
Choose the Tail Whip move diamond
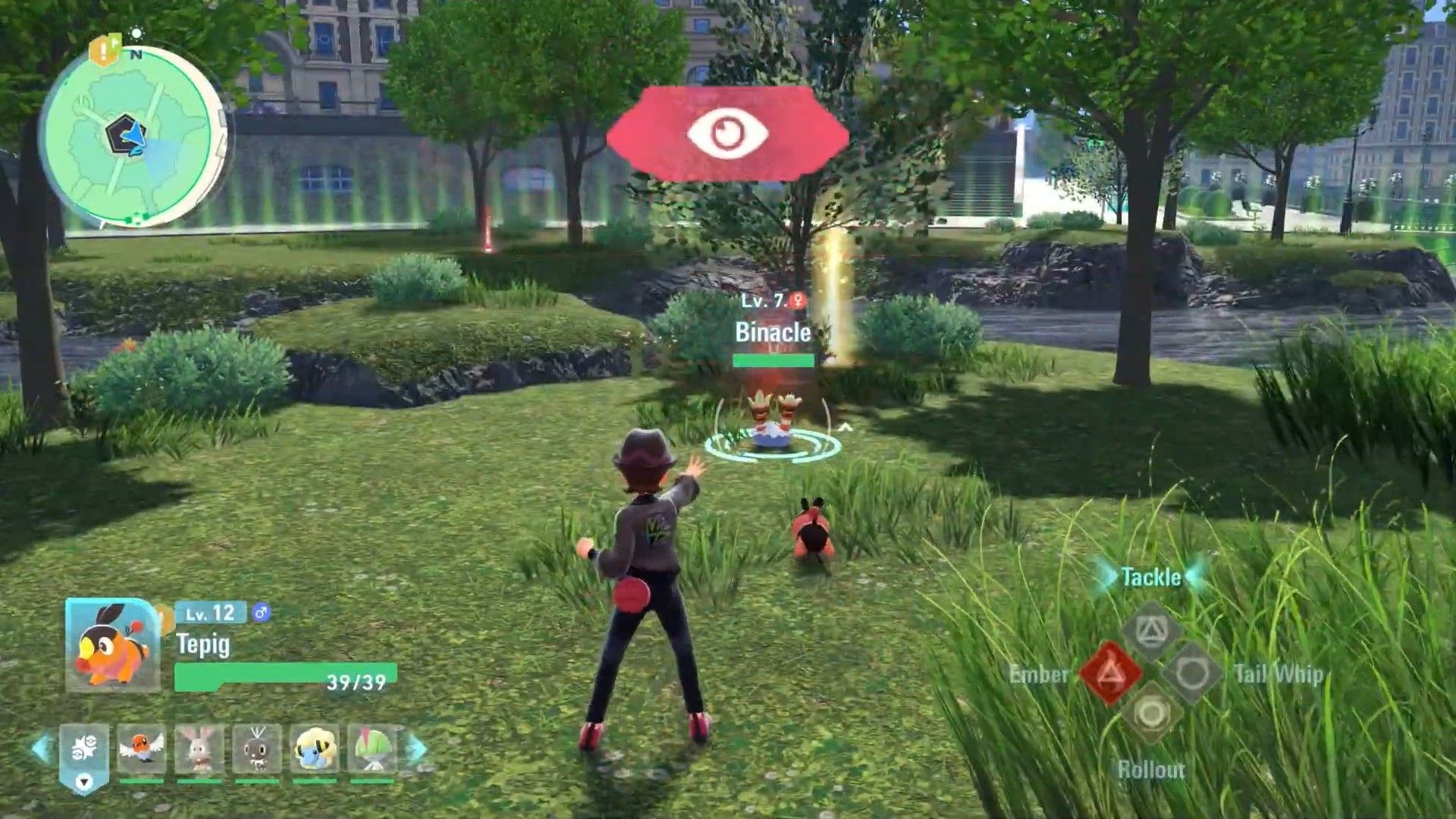[x=1191, y=673]
